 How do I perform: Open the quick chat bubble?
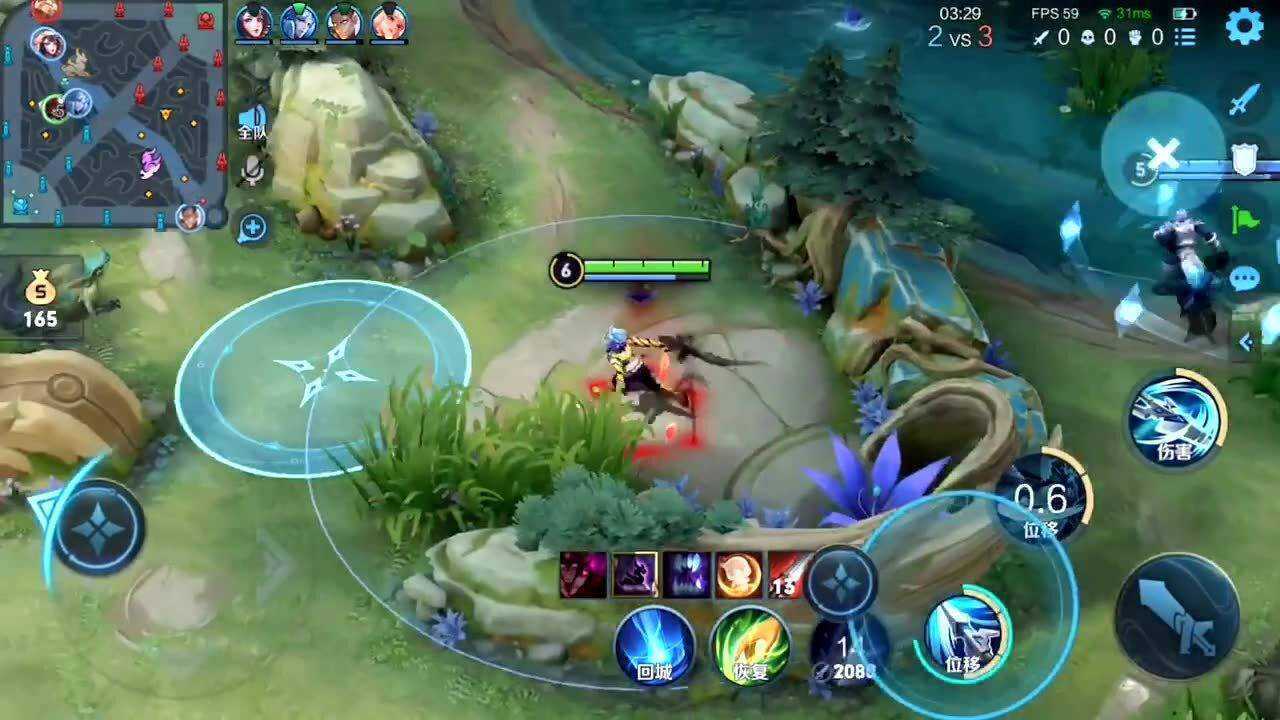[x=1245, y=278]
